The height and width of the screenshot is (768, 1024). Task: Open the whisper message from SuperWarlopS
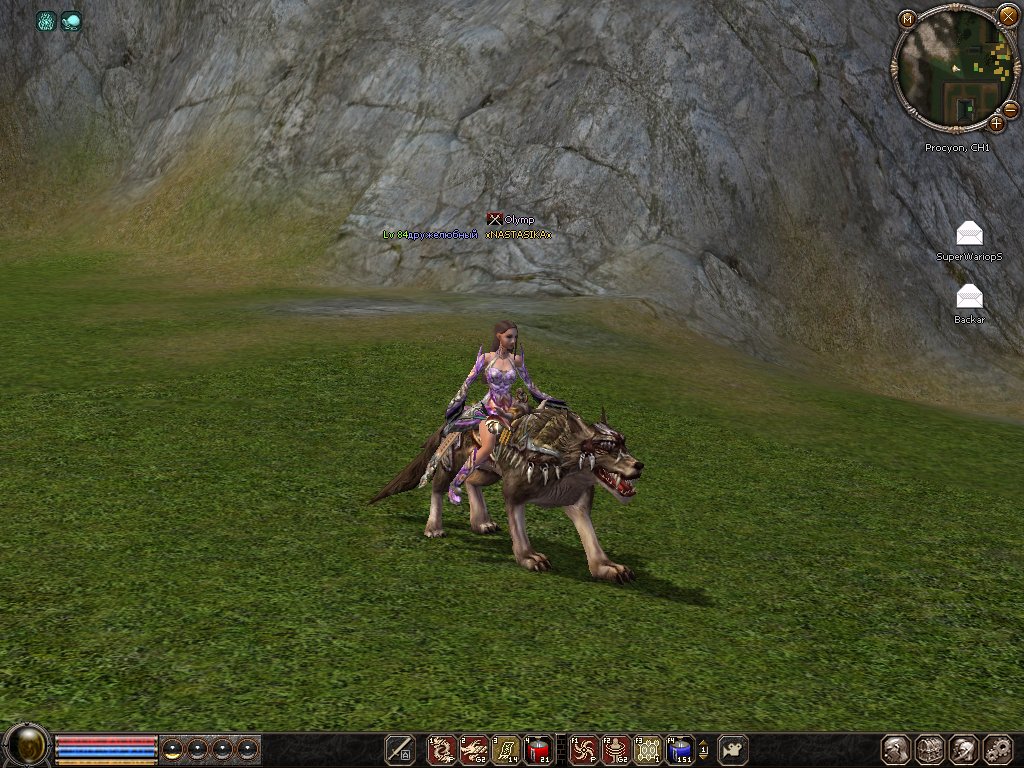[x=969, y=234]
